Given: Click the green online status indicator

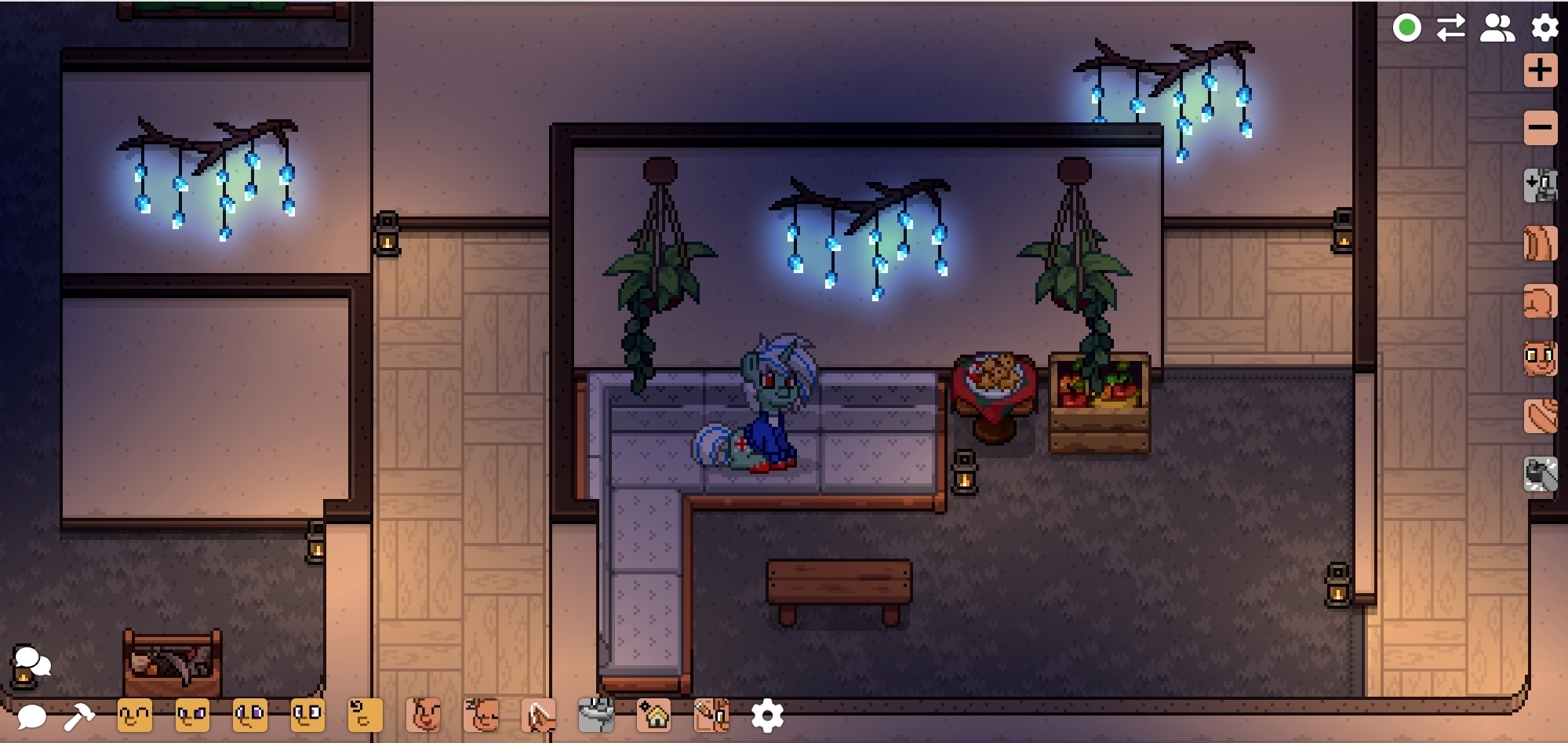Looking at the screenshot, I should (1407, 28).
